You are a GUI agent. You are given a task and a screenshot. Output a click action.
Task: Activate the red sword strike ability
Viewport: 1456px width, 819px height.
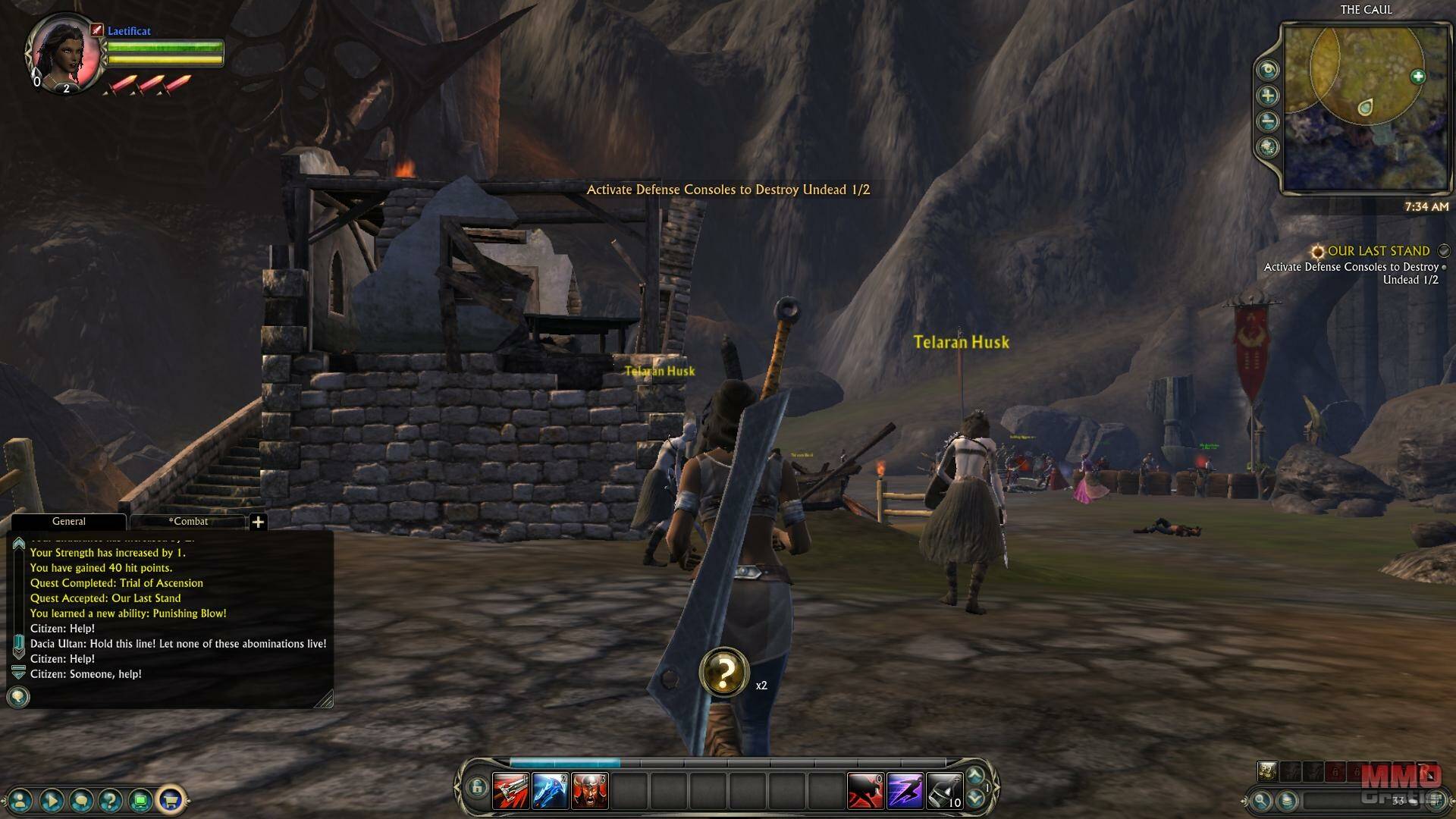click(x=510, y=791)
